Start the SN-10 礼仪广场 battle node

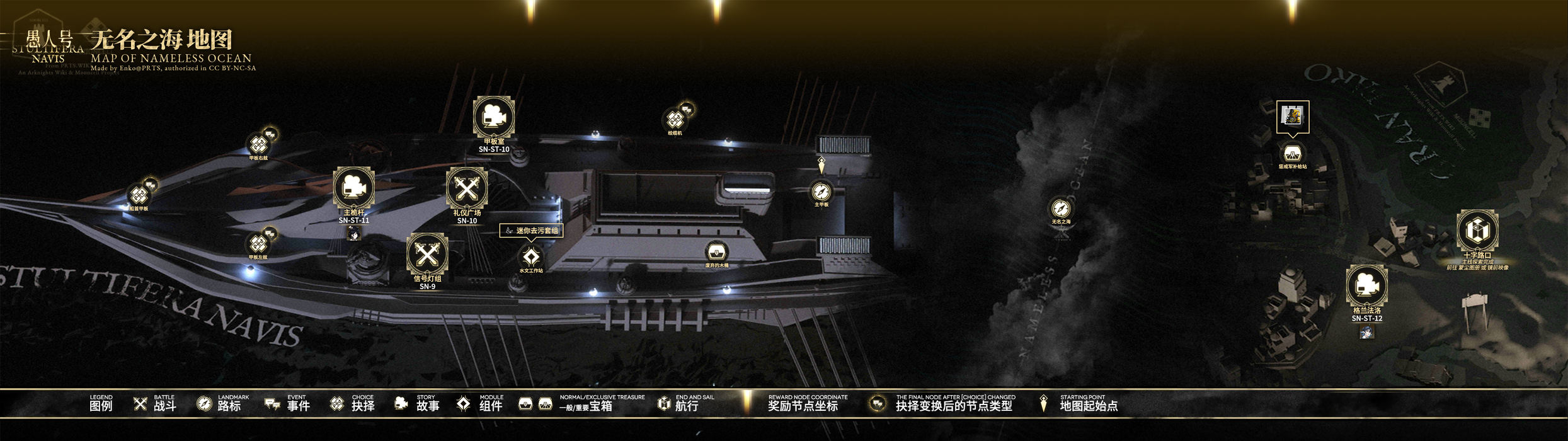[466, 188]
